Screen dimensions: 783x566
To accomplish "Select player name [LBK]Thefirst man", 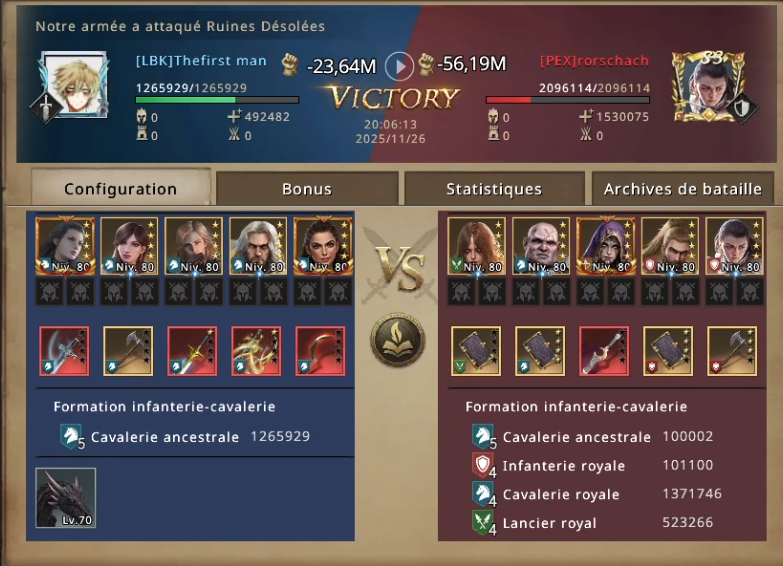I will pos(201,61).
